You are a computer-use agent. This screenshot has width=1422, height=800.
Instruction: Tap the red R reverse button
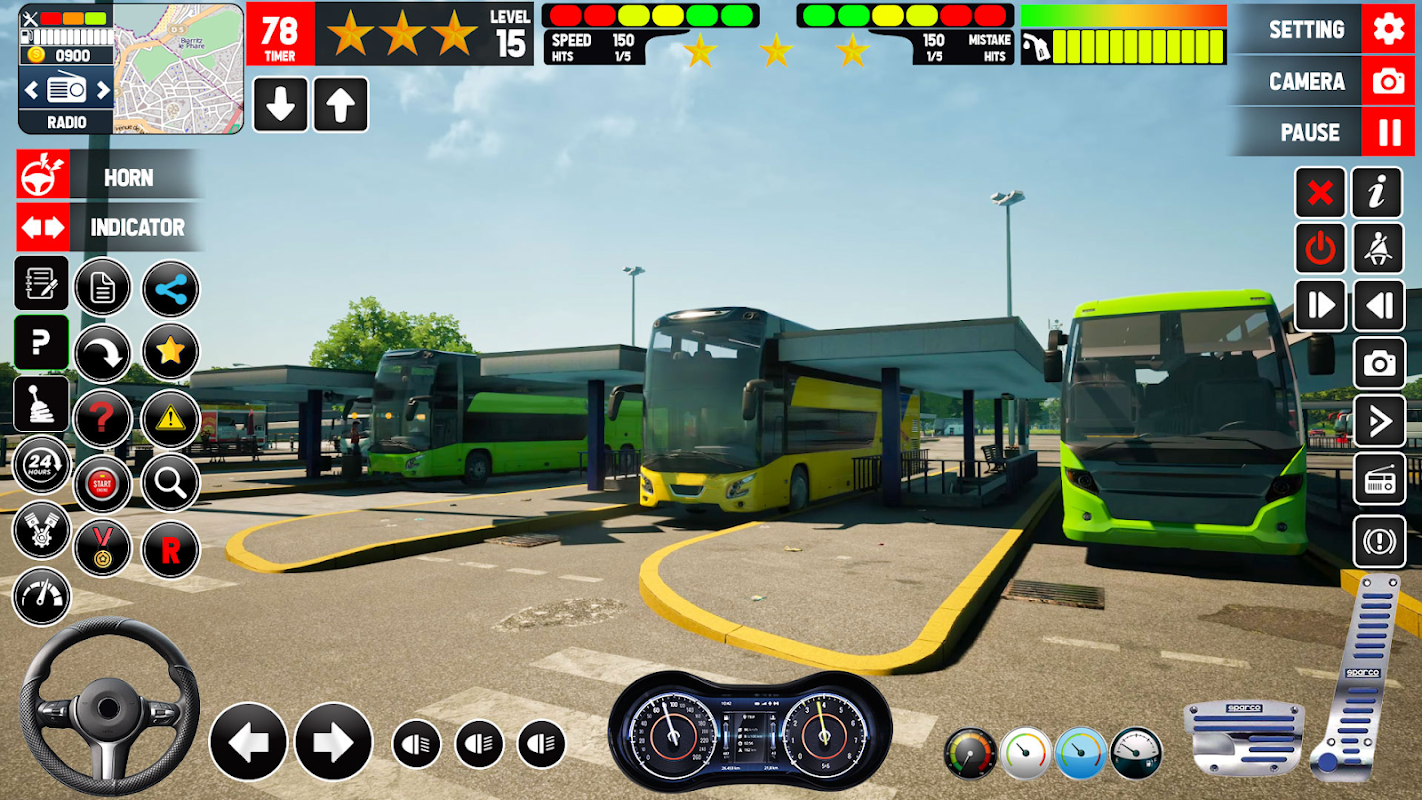[171, 549]
